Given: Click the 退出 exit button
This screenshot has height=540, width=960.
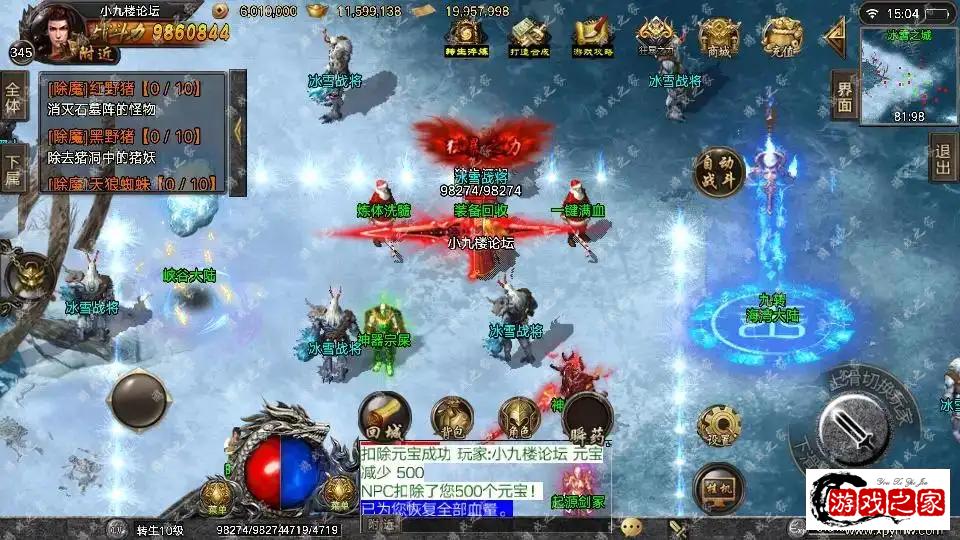Looking at the screenshot, I should [942, 160].
